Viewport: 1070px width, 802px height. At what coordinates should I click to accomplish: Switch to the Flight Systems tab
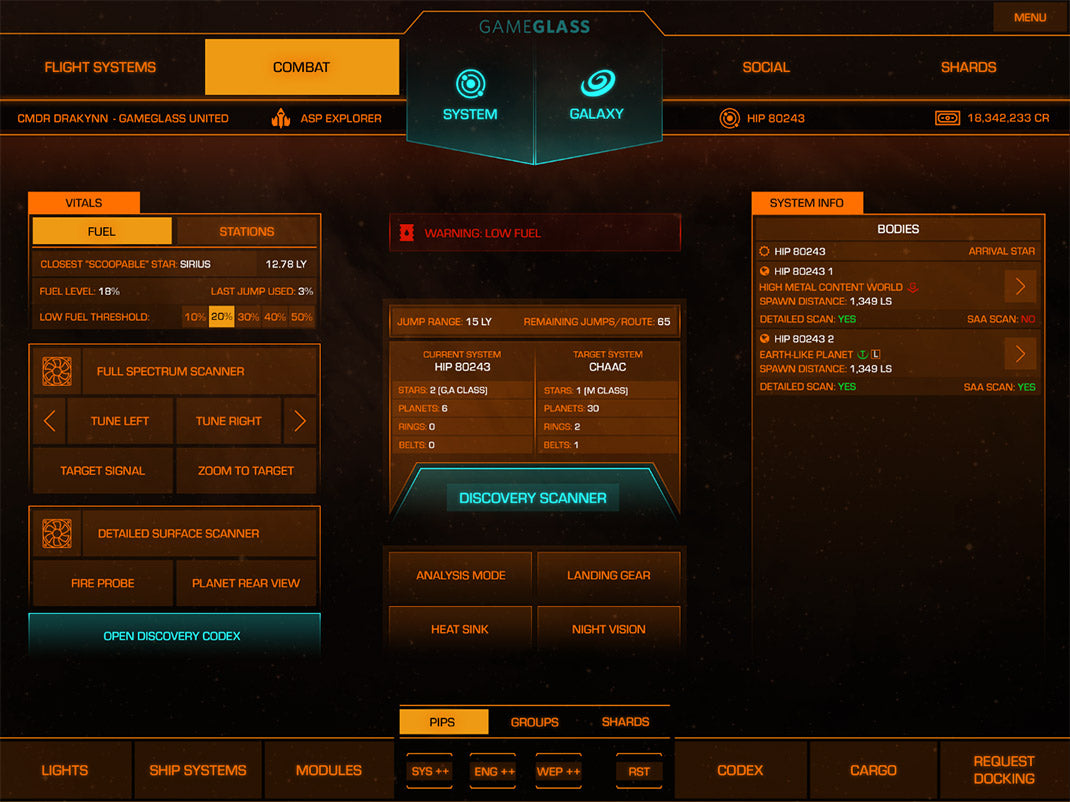coord(100,67)
